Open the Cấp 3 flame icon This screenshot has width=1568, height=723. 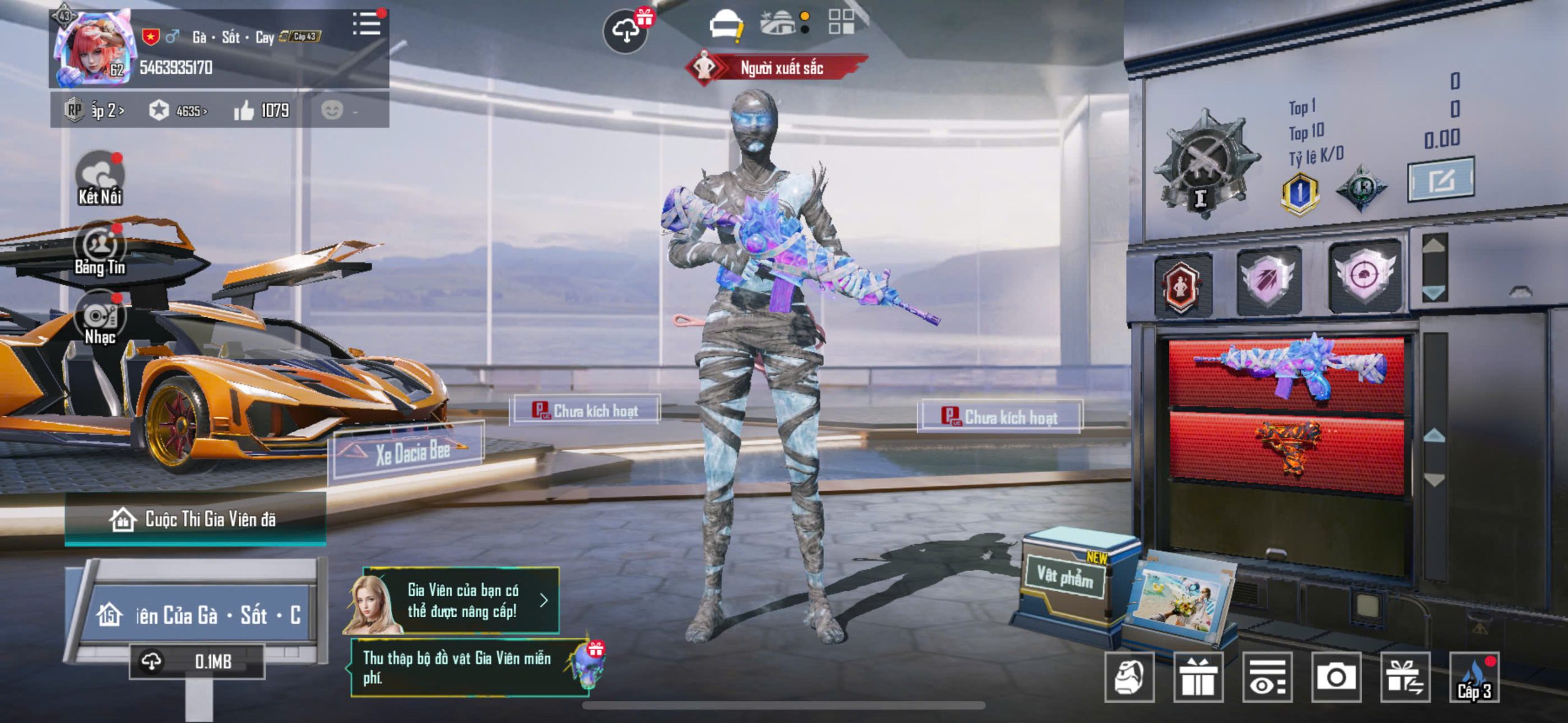point(1474,678)
